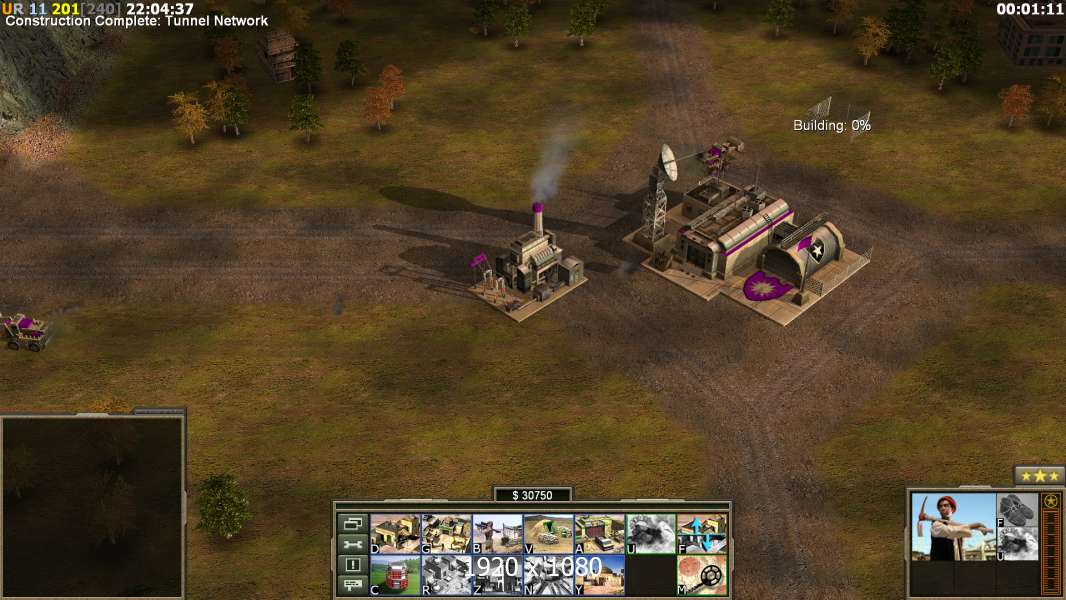Click the worker shoes upgrade icon

[x=1017, y=509]
